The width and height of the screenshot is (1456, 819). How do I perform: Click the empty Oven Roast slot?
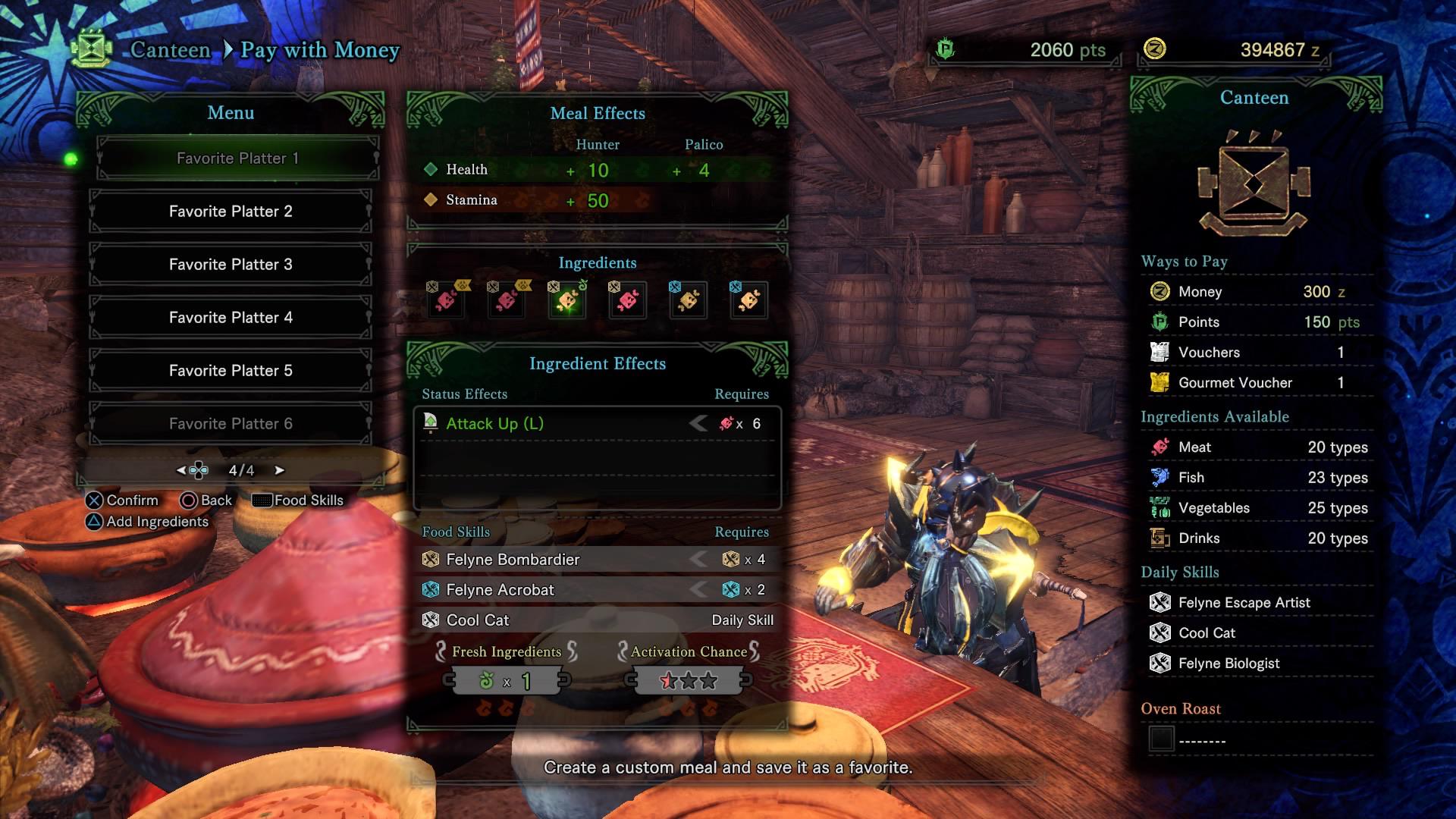[x=1161, y=739]
